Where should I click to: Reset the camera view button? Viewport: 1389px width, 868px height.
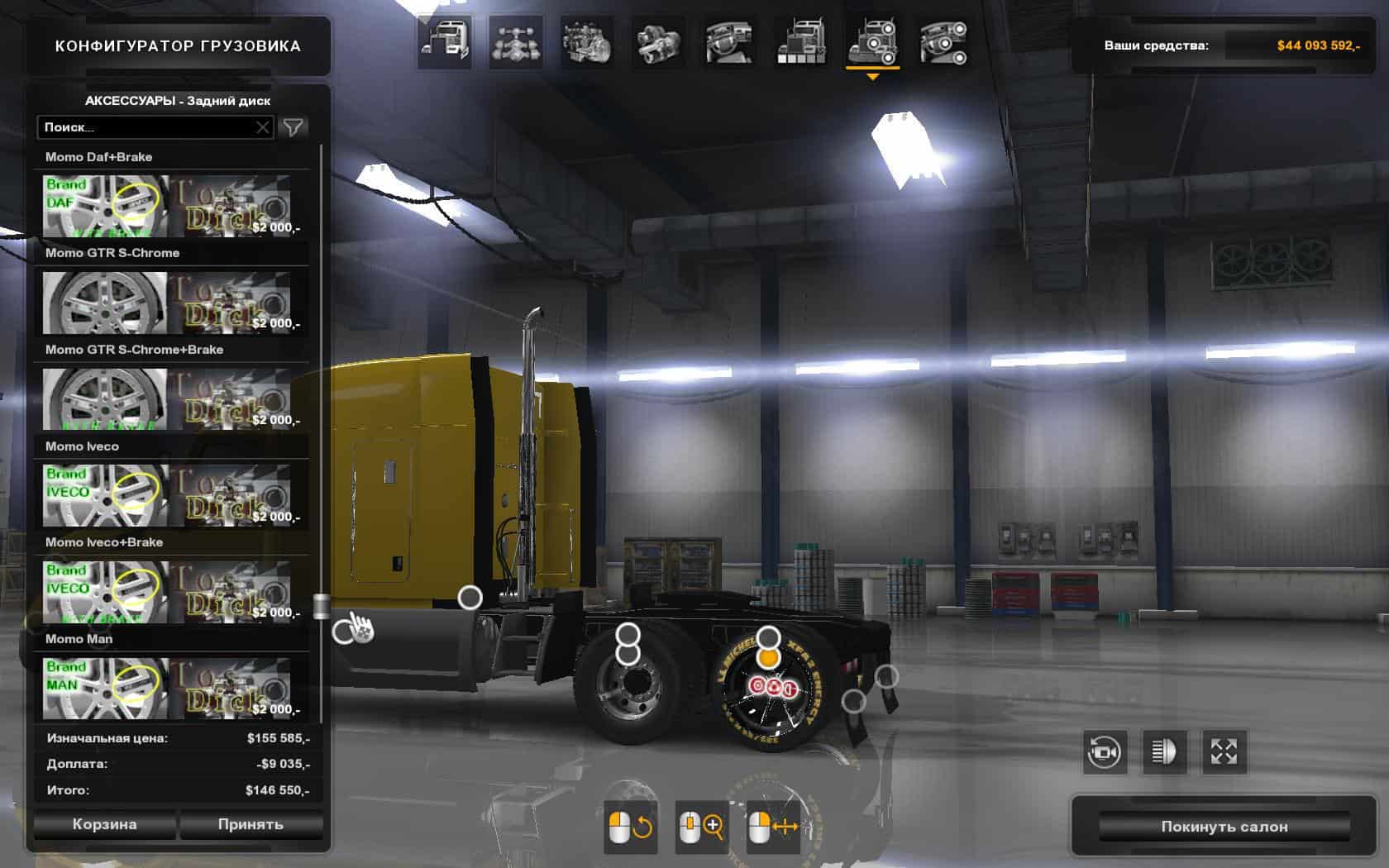point(1105,751)
